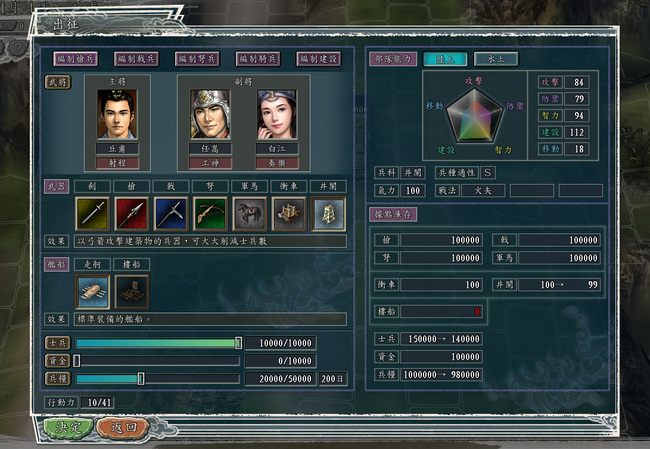Click the 兵糧 provisions slider handle
Viewport: 650px width, 449px height.
coord(141,379)
